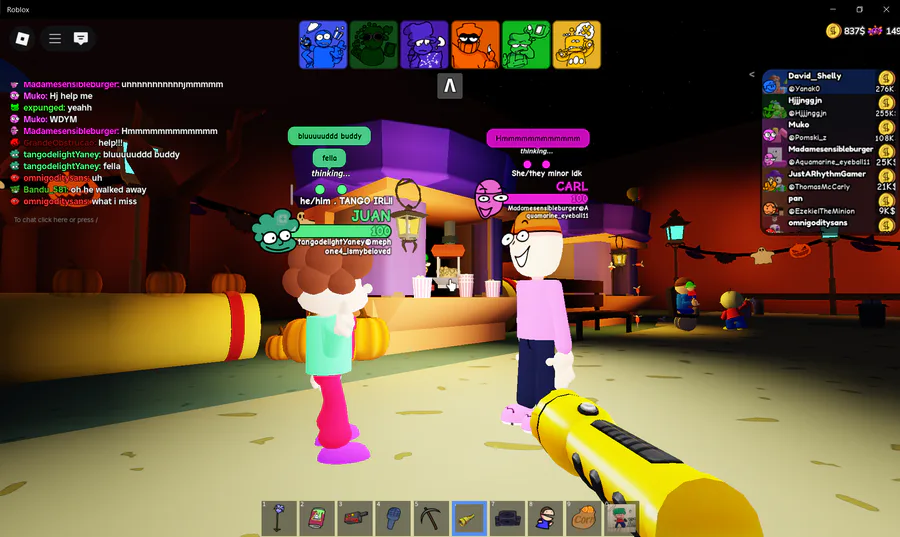
Task: Choose the dark green character portrait
Action: [x=374, y=45]
